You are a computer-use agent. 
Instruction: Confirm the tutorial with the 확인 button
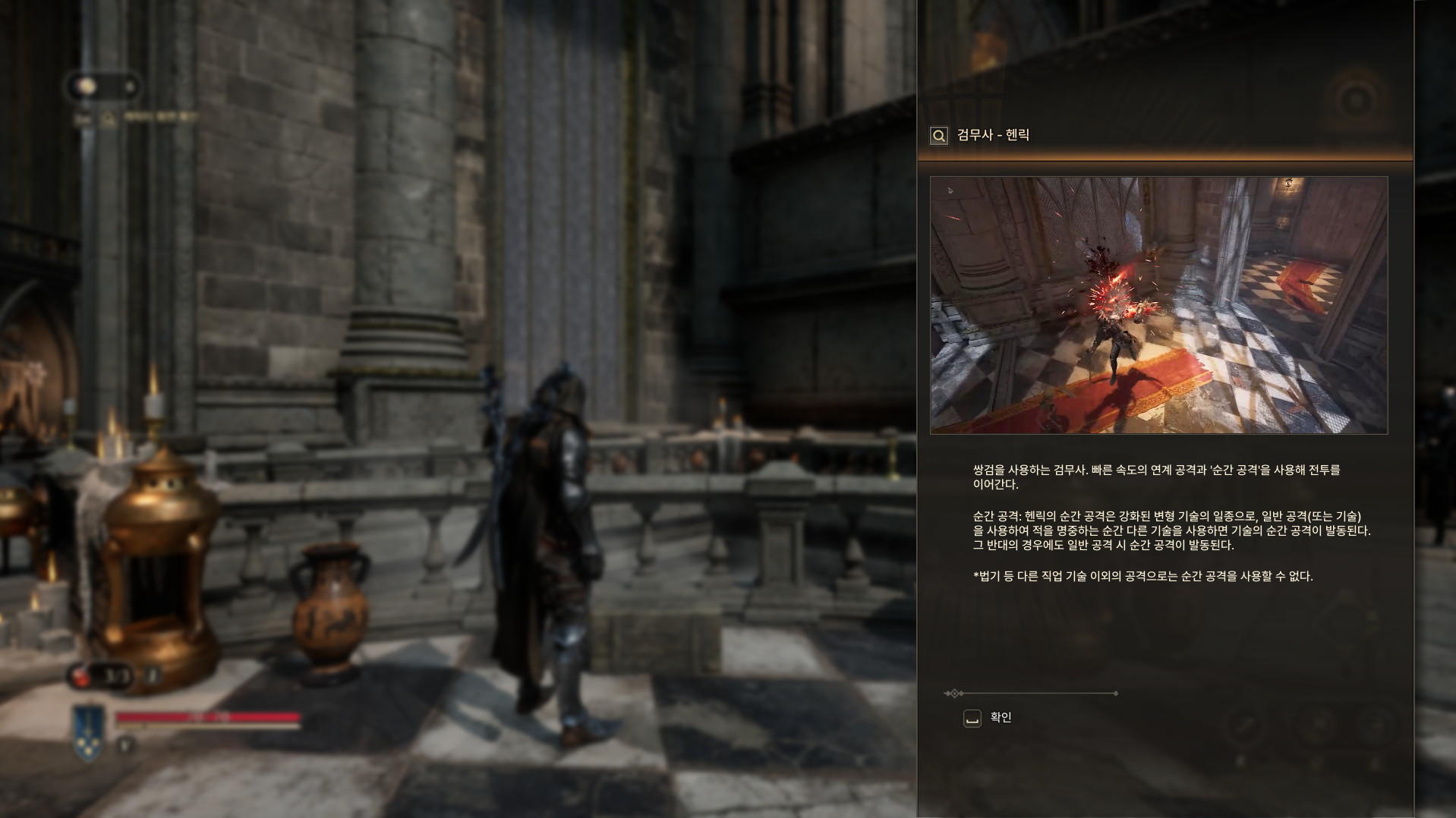pyautogui.click(x=987, y=718)
